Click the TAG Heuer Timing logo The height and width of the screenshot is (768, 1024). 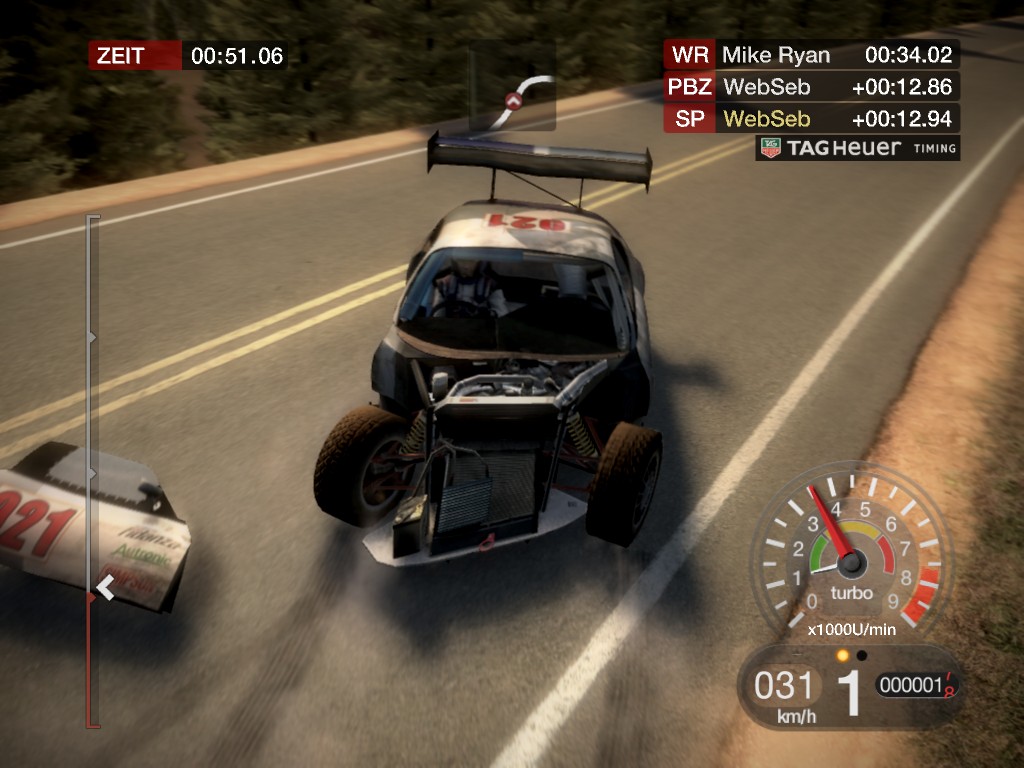(x=857, y=148)
